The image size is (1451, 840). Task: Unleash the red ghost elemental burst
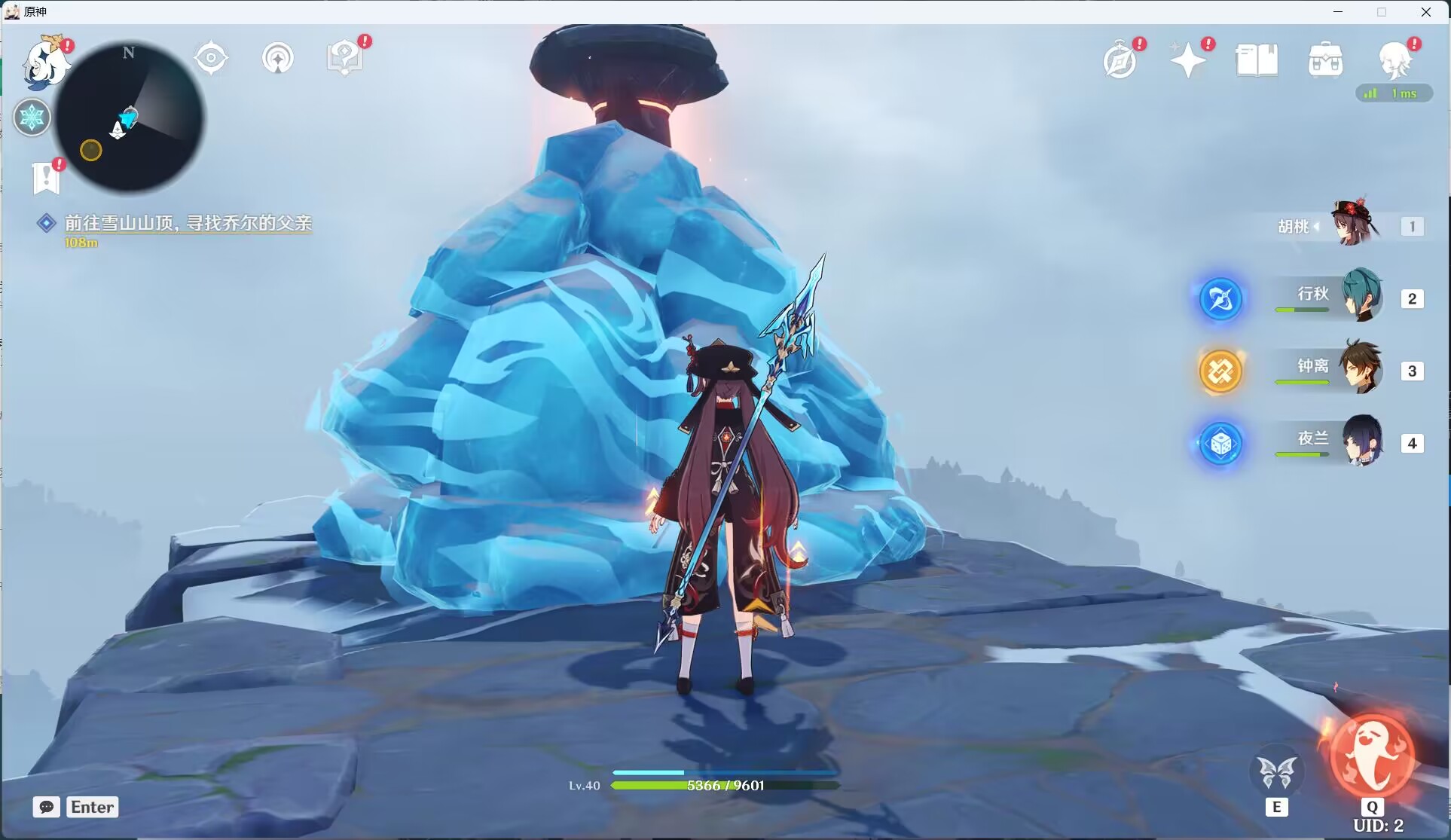(x=1371, y=756)
